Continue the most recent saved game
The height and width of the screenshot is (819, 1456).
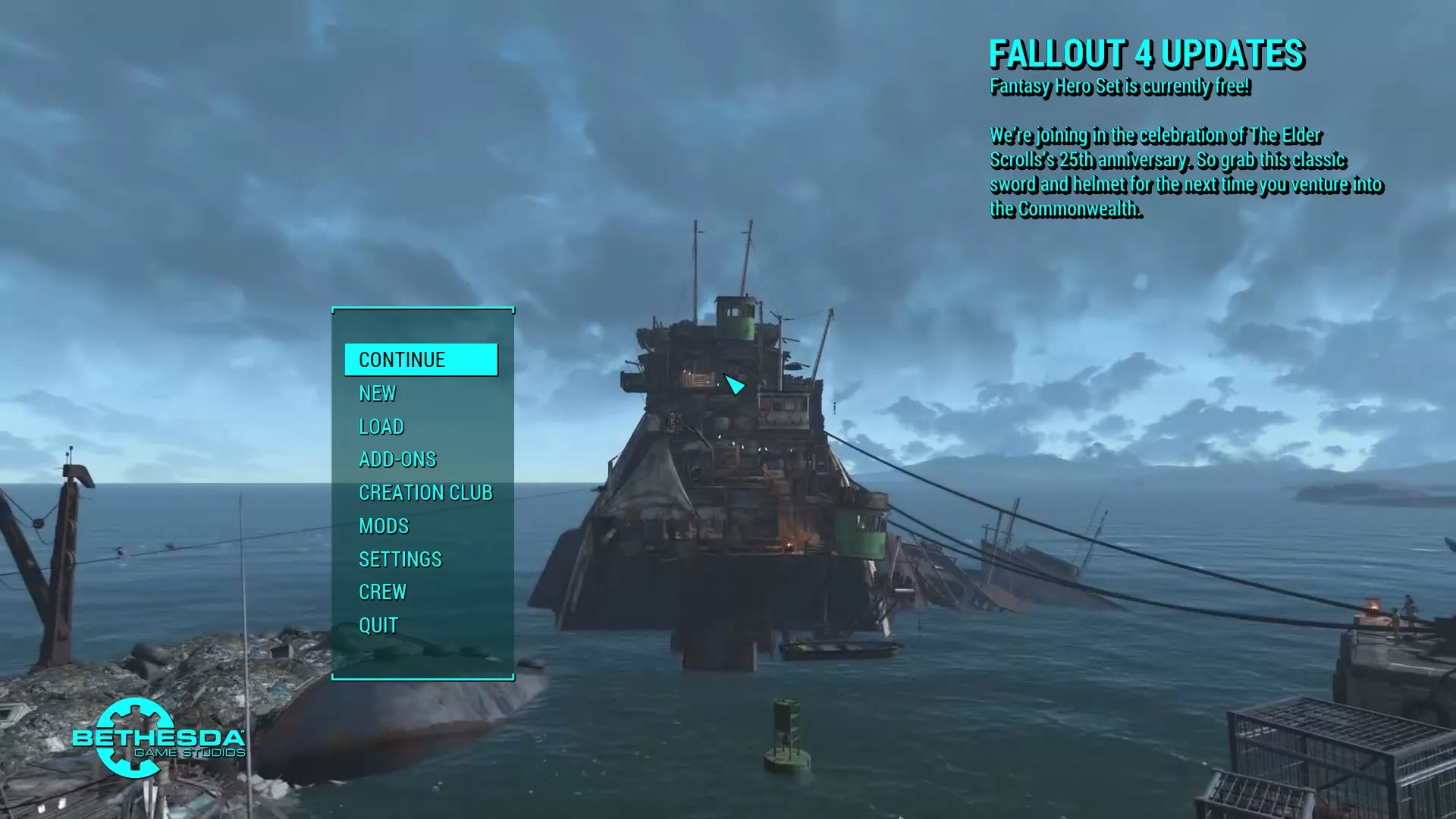(420, 359)
